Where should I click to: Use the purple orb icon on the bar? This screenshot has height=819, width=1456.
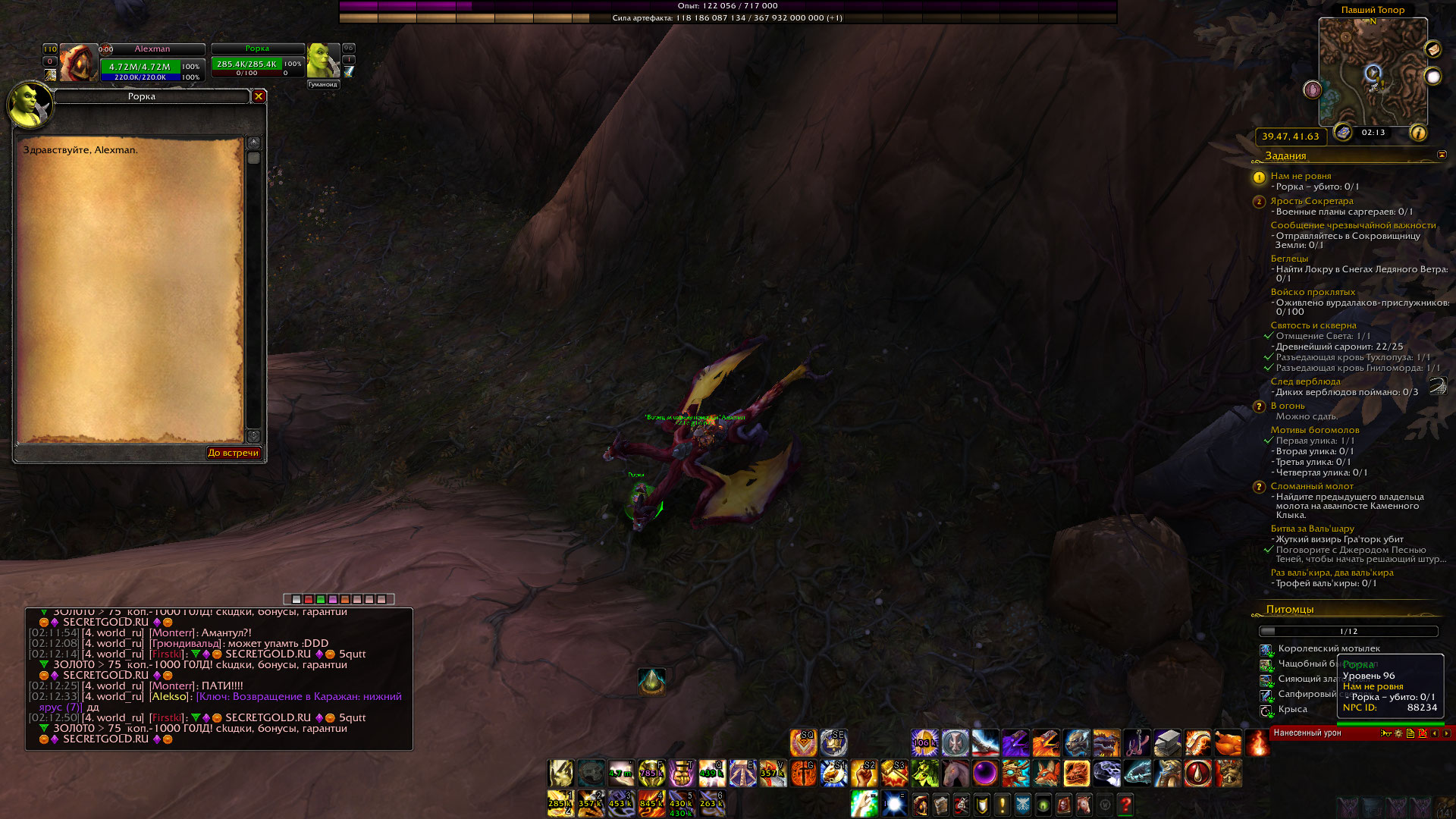click(985, 773)
